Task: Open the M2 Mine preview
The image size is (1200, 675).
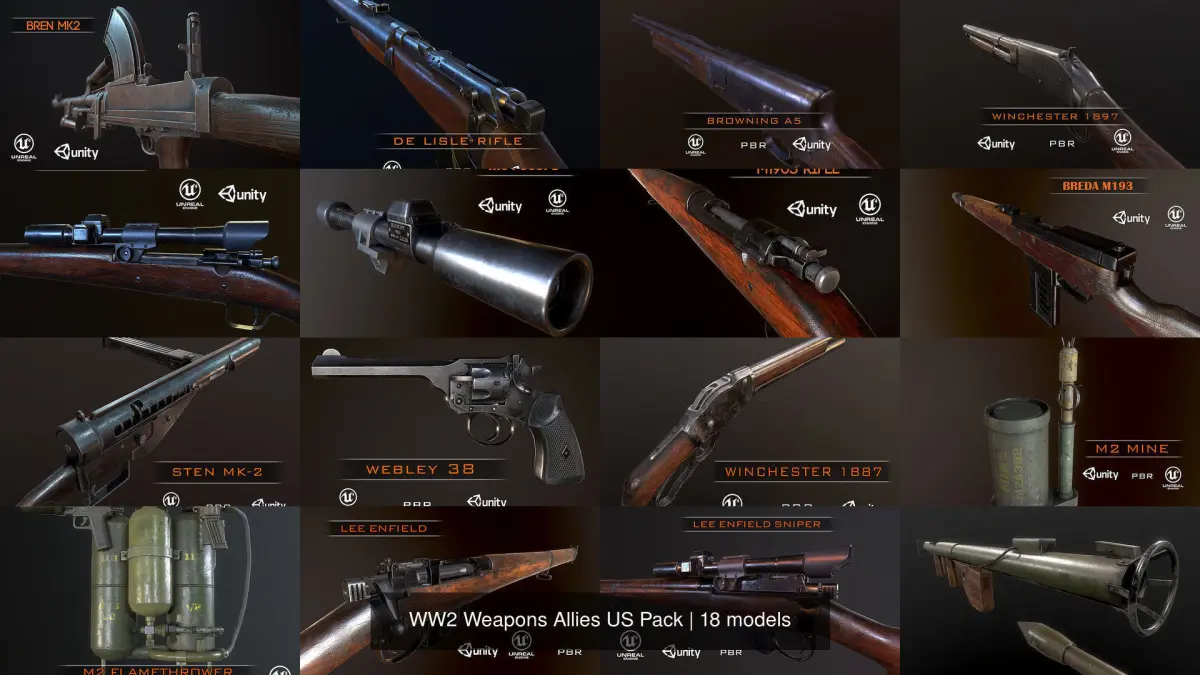Action: click(1050, 421)
